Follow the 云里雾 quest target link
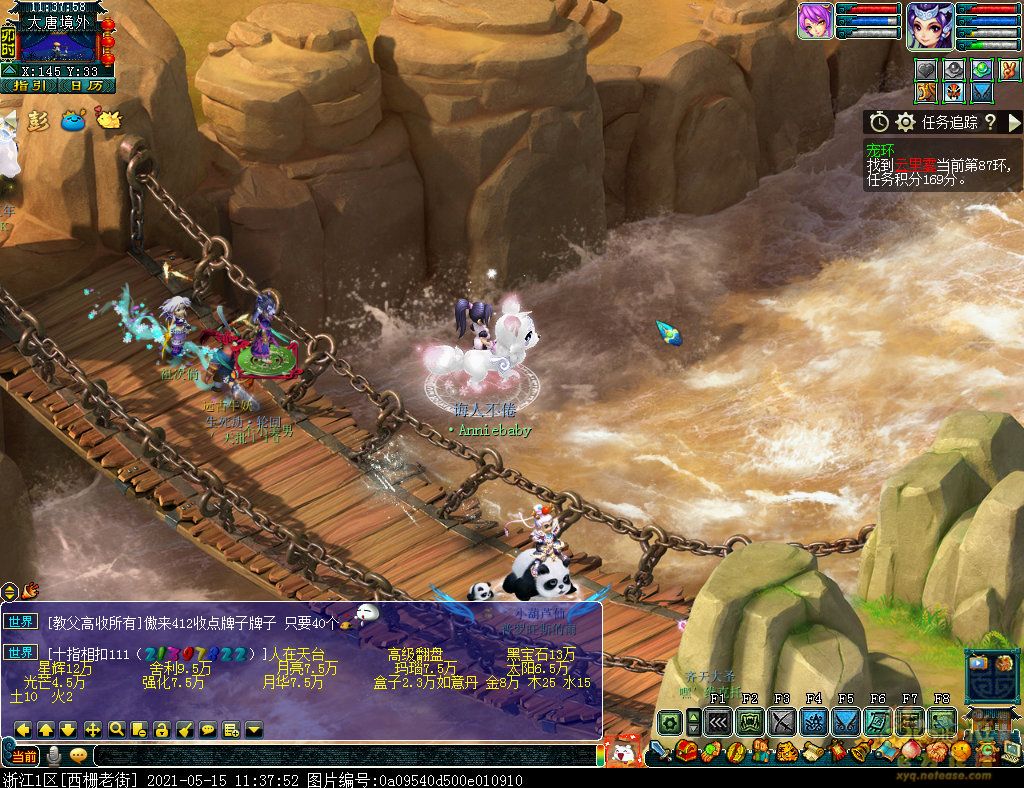The width and height of the screenshot is (1024, 788). coord(914,165)
